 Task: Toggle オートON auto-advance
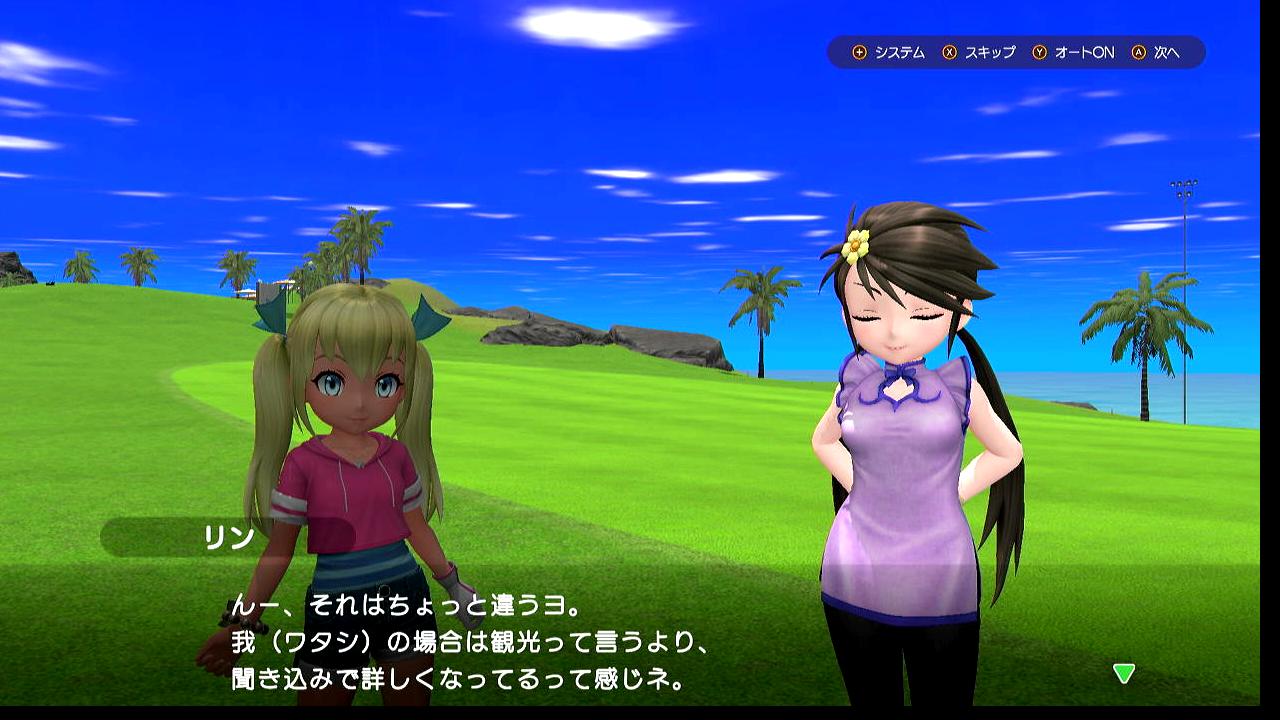(1073, 52)
